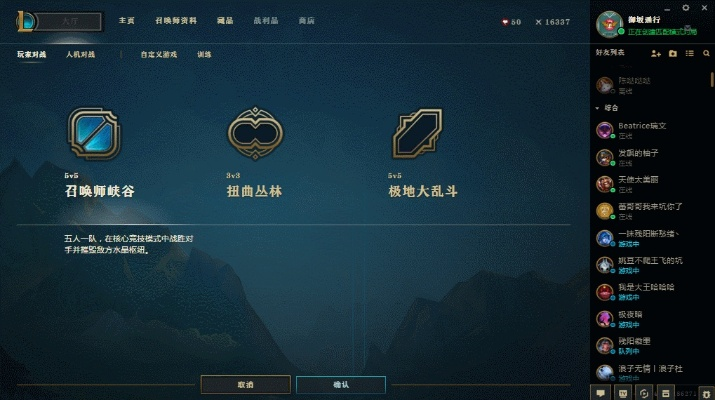Search the friends list

[x=705, y=52]
